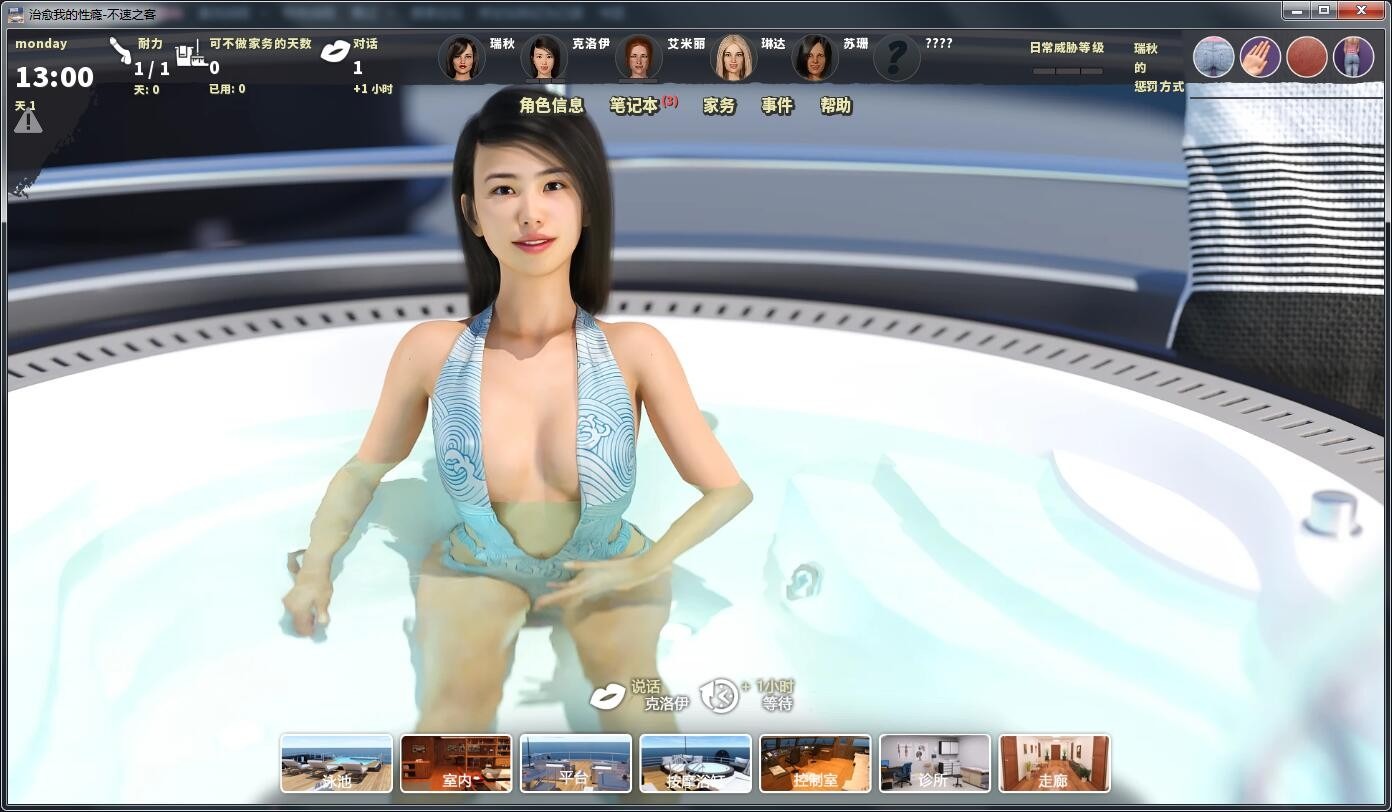
Task: Go to the 泳池 pool location
Action: tap(336, 763)
